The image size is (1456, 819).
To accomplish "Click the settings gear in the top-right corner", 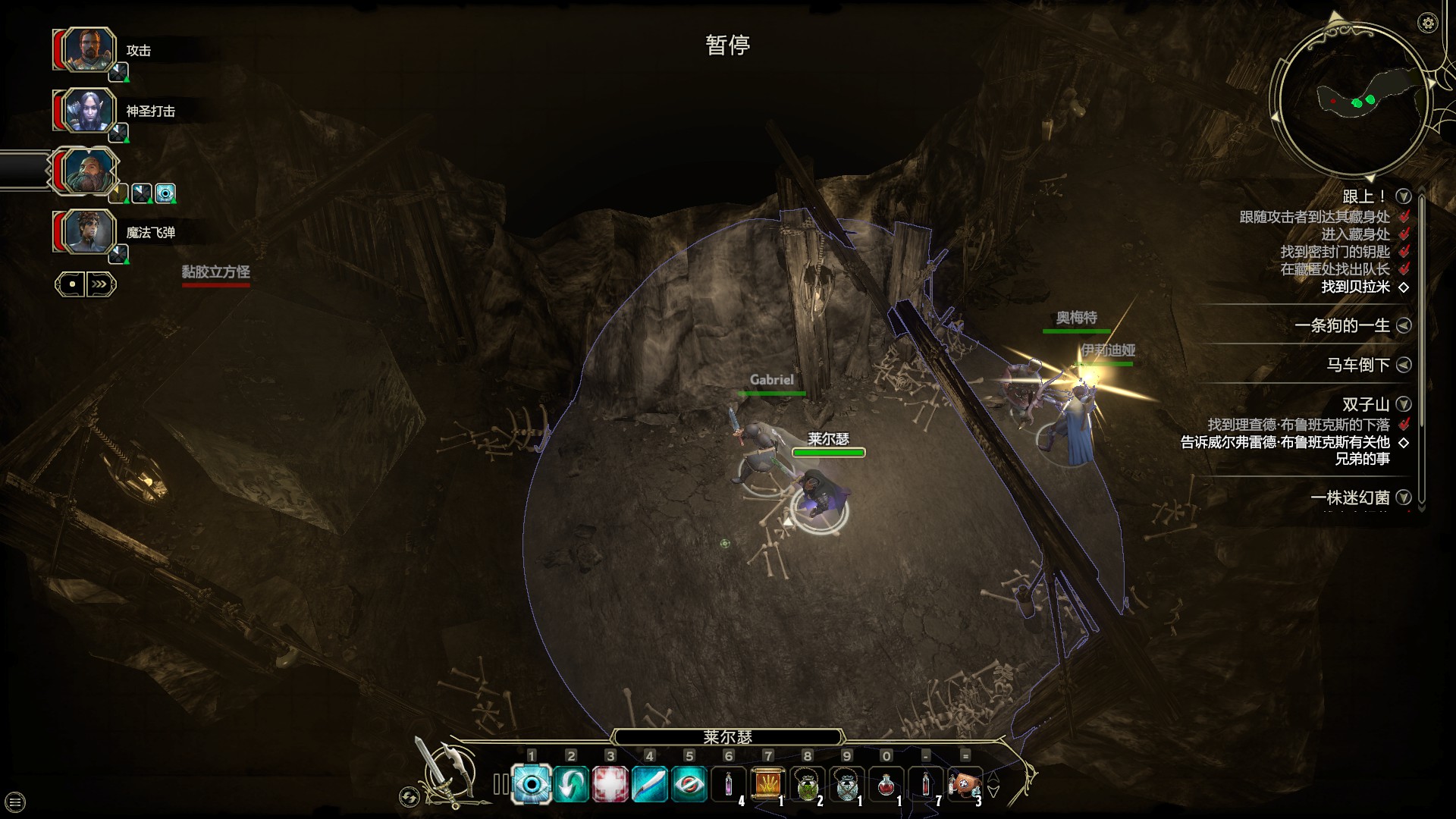I will tap(1429, 24).
